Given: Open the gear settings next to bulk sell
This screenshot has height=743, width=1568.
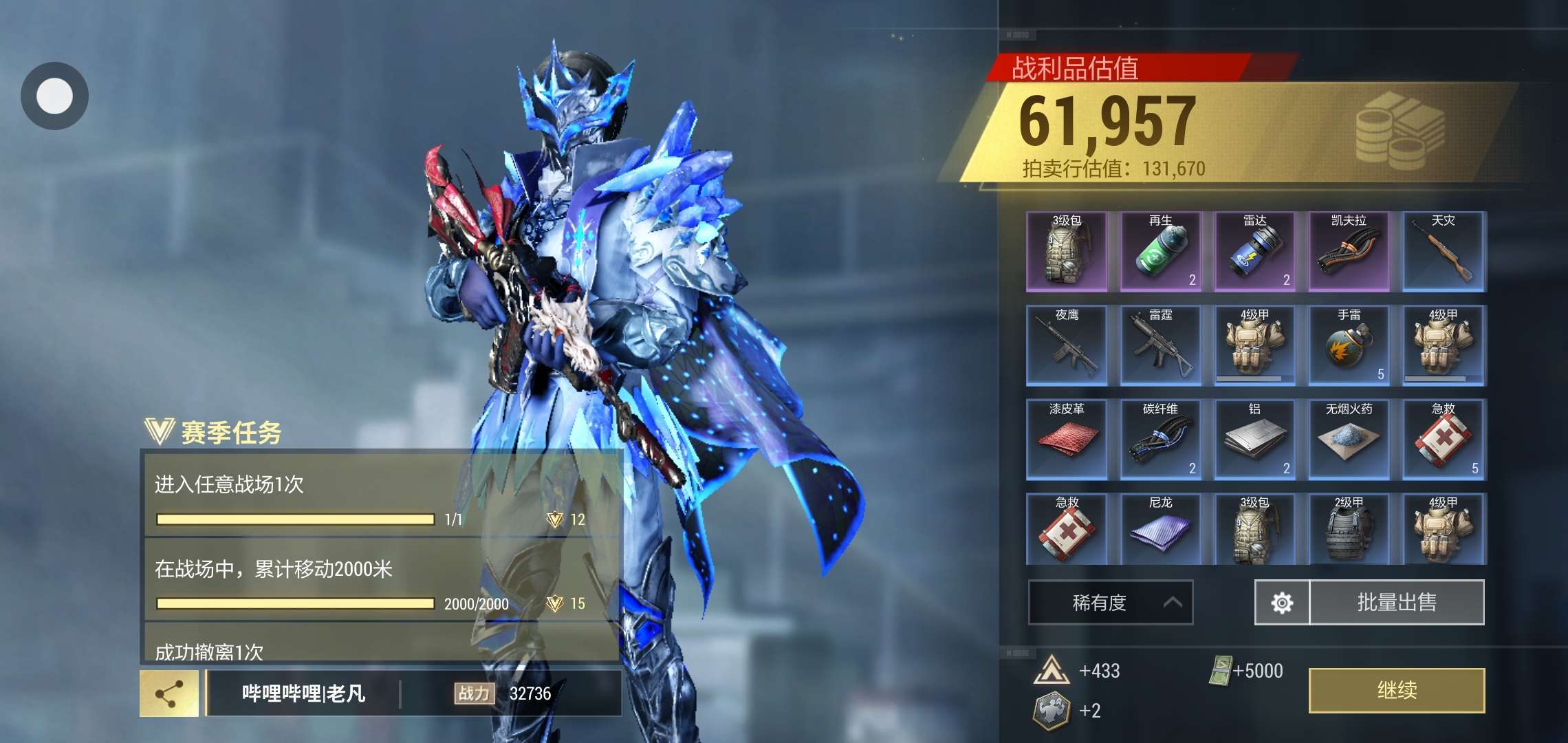Looking at the screenshot, I should point(1282,603).
